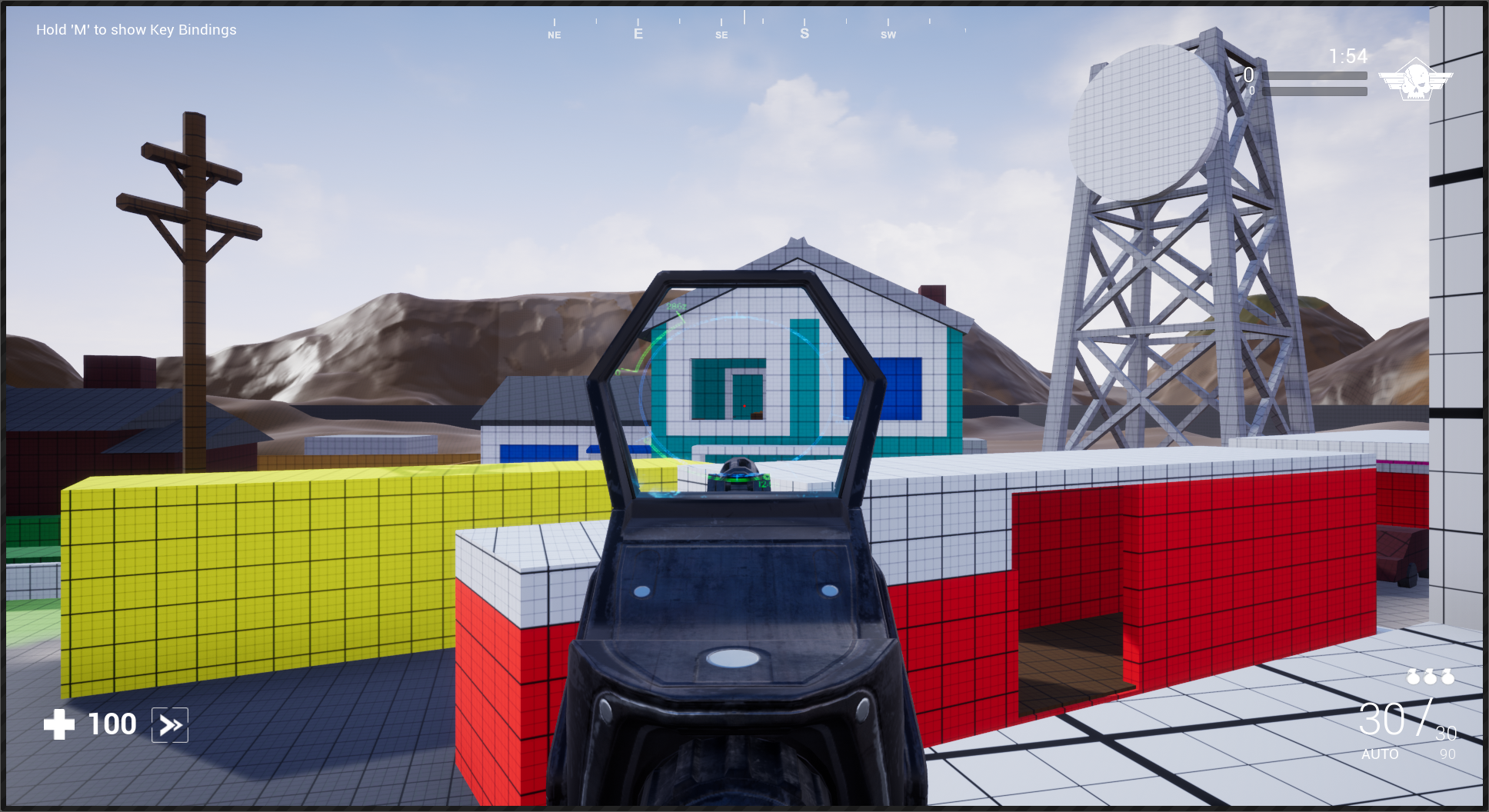Click the grenade count icons
1489x812 pixels.
coord(1430,677)
